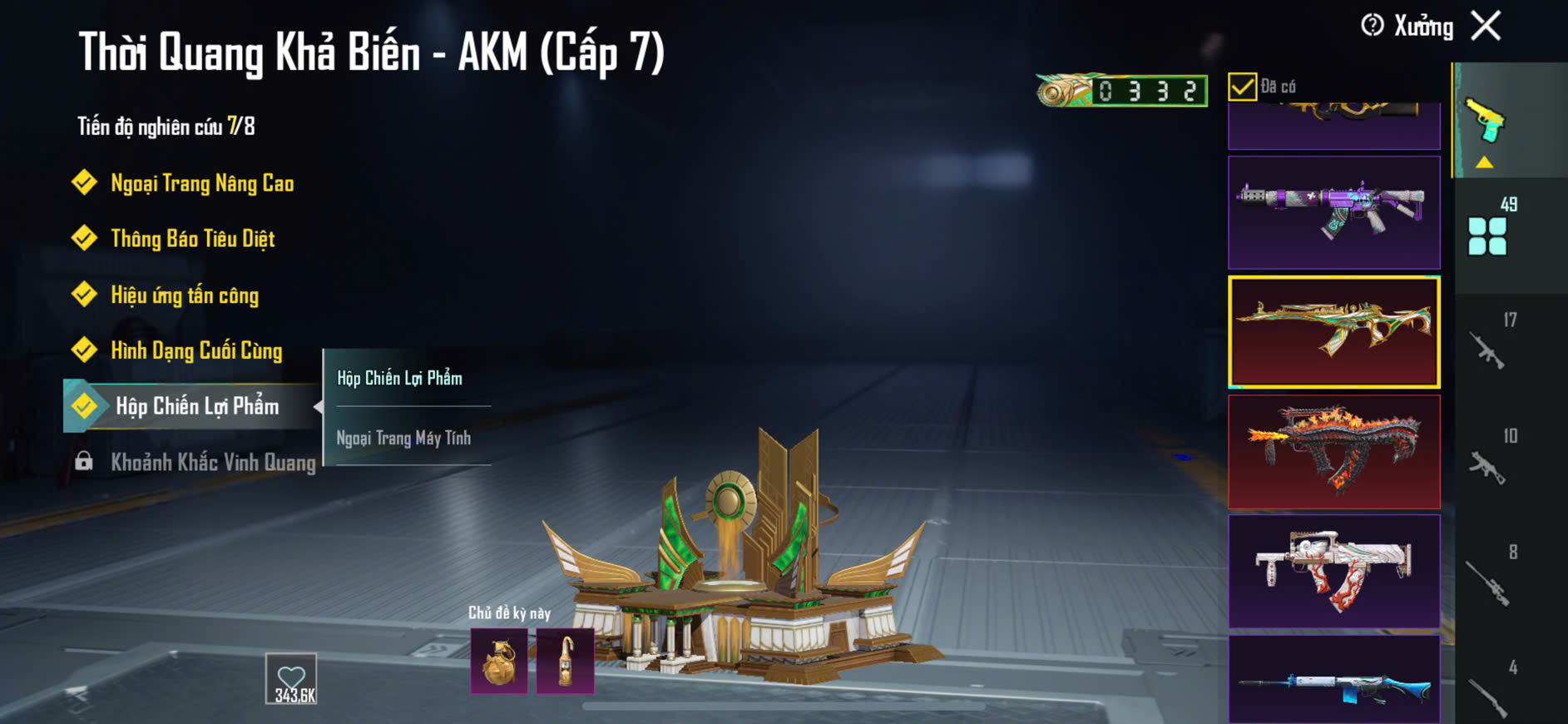Select the gold-green AKM skin thumbnail
Image resolution: width=1568 pixels, height=724 pixels.
pos(1333,332)
